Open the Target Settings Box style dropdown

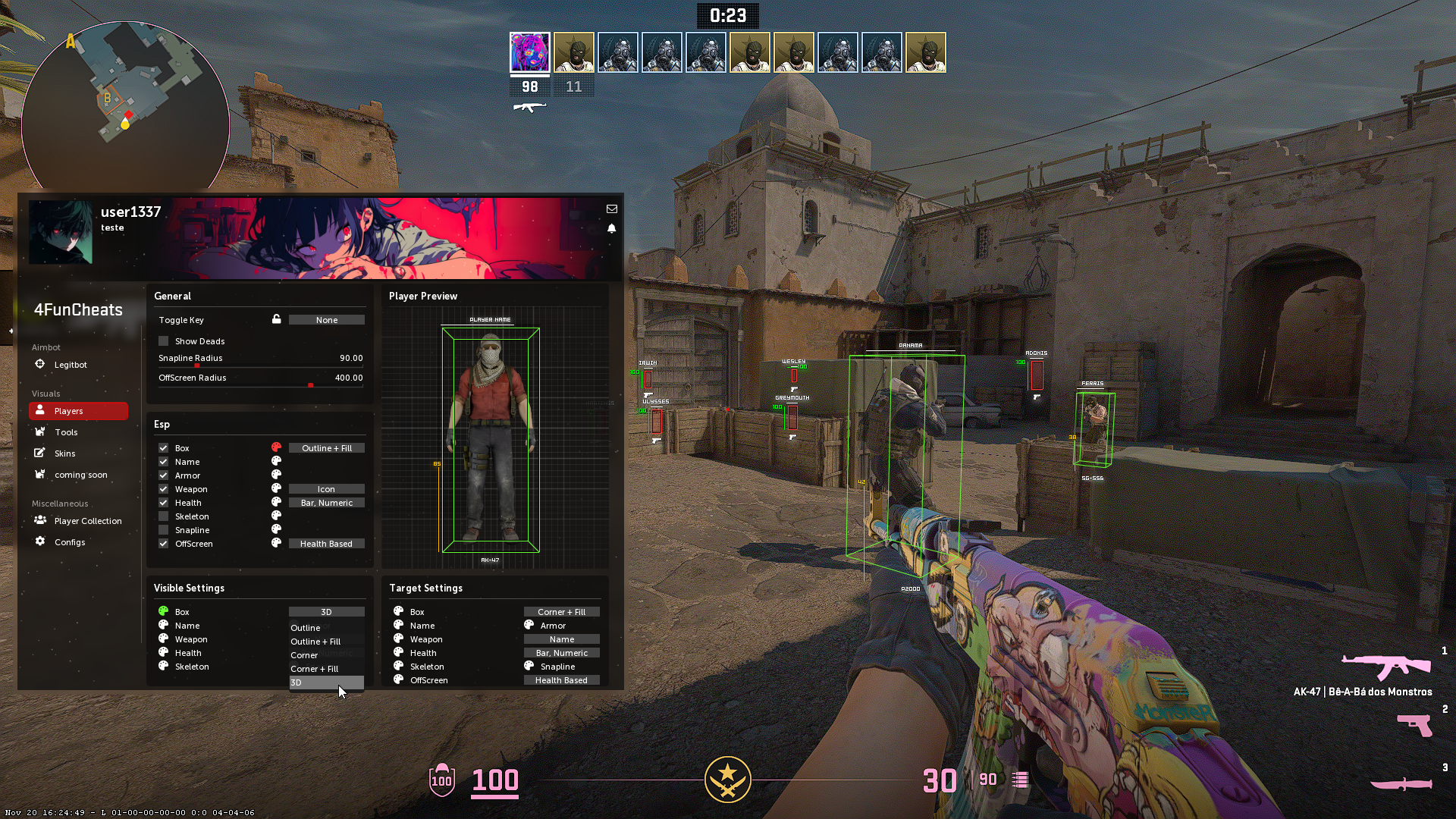pyautogui.click(x=561, y=612)
